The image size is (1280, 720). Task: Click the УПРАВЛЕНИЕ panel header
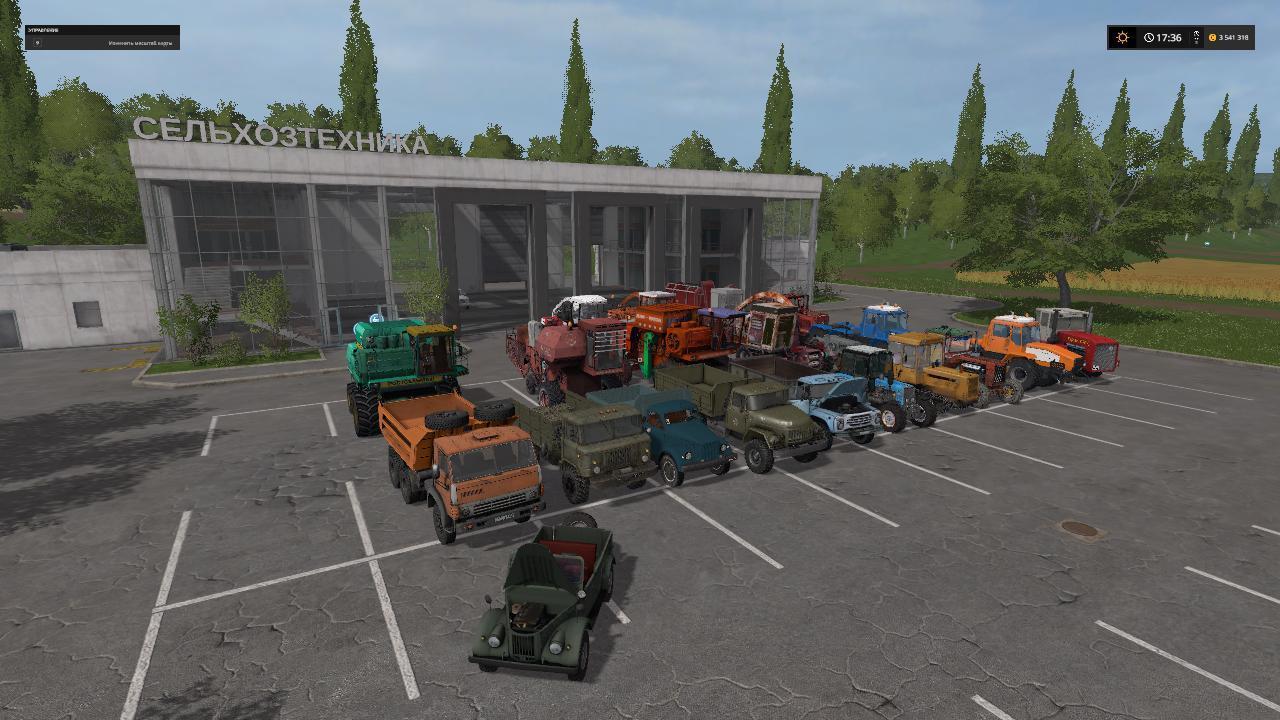tap(43, 29)
